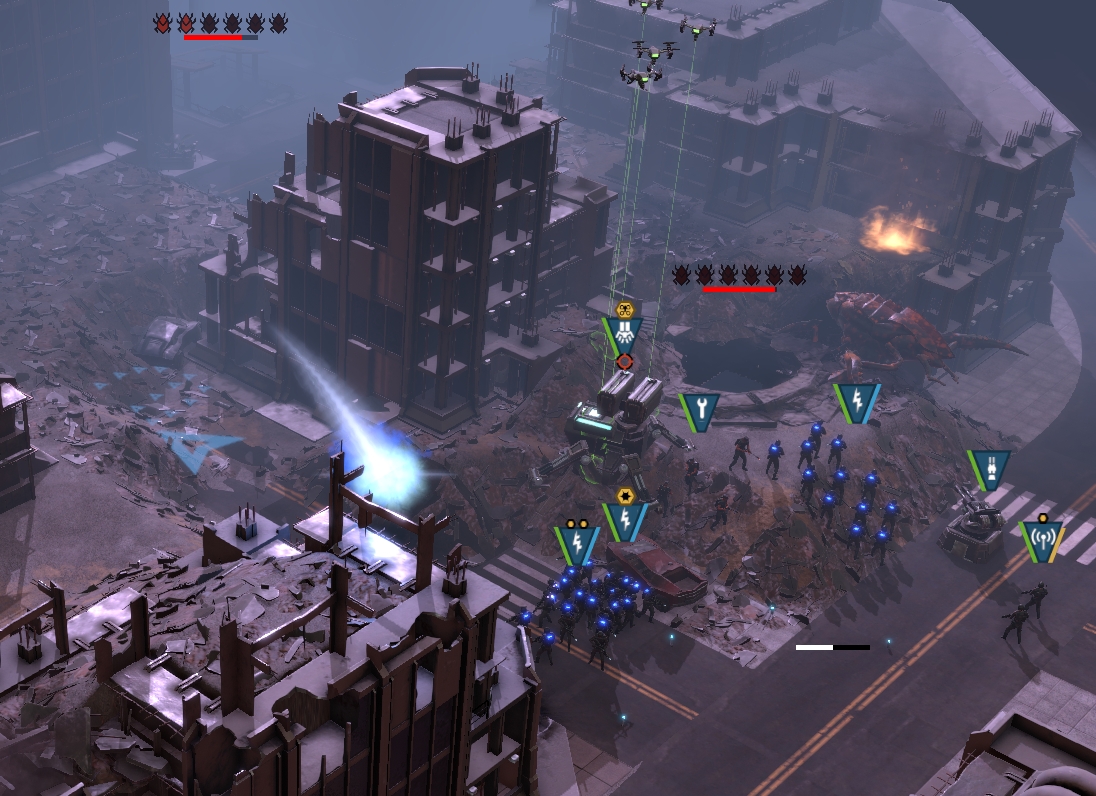This screenshot has width=1096, height=796.
Task: Select the turret unit marker beside the crosswalk
Action: pyautogui.click(x=988, y=467)
